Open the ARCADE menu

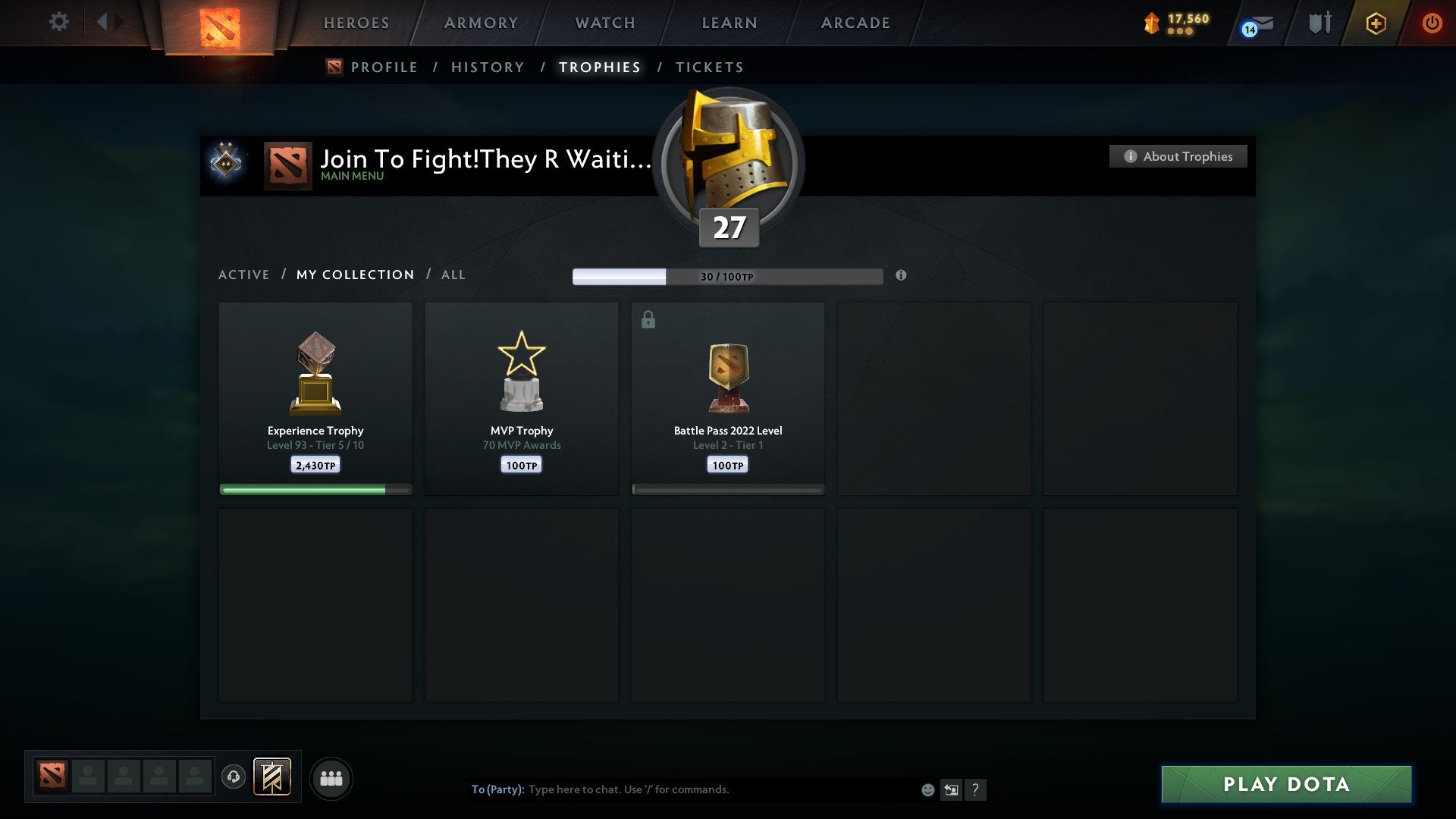855,23
